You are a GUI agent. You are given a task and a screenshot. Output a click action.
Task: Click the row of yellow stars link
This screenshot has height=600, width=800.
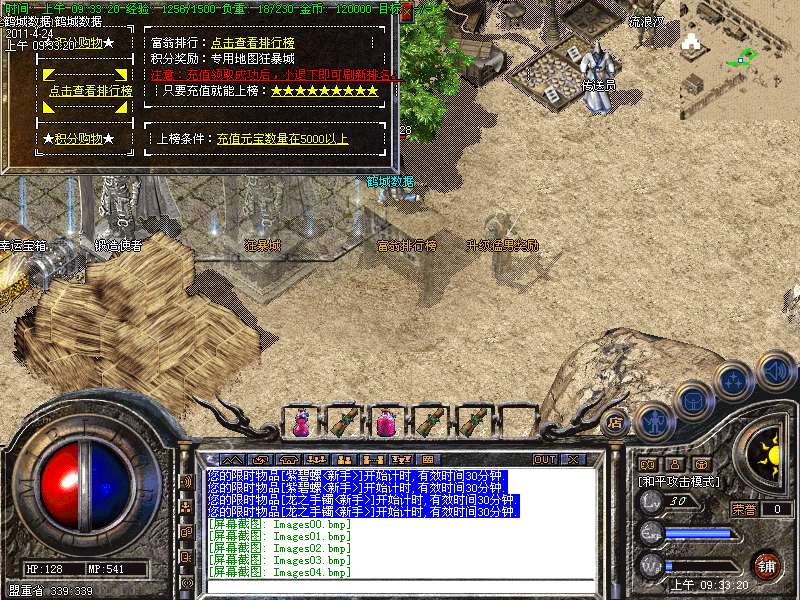point(325,91)
